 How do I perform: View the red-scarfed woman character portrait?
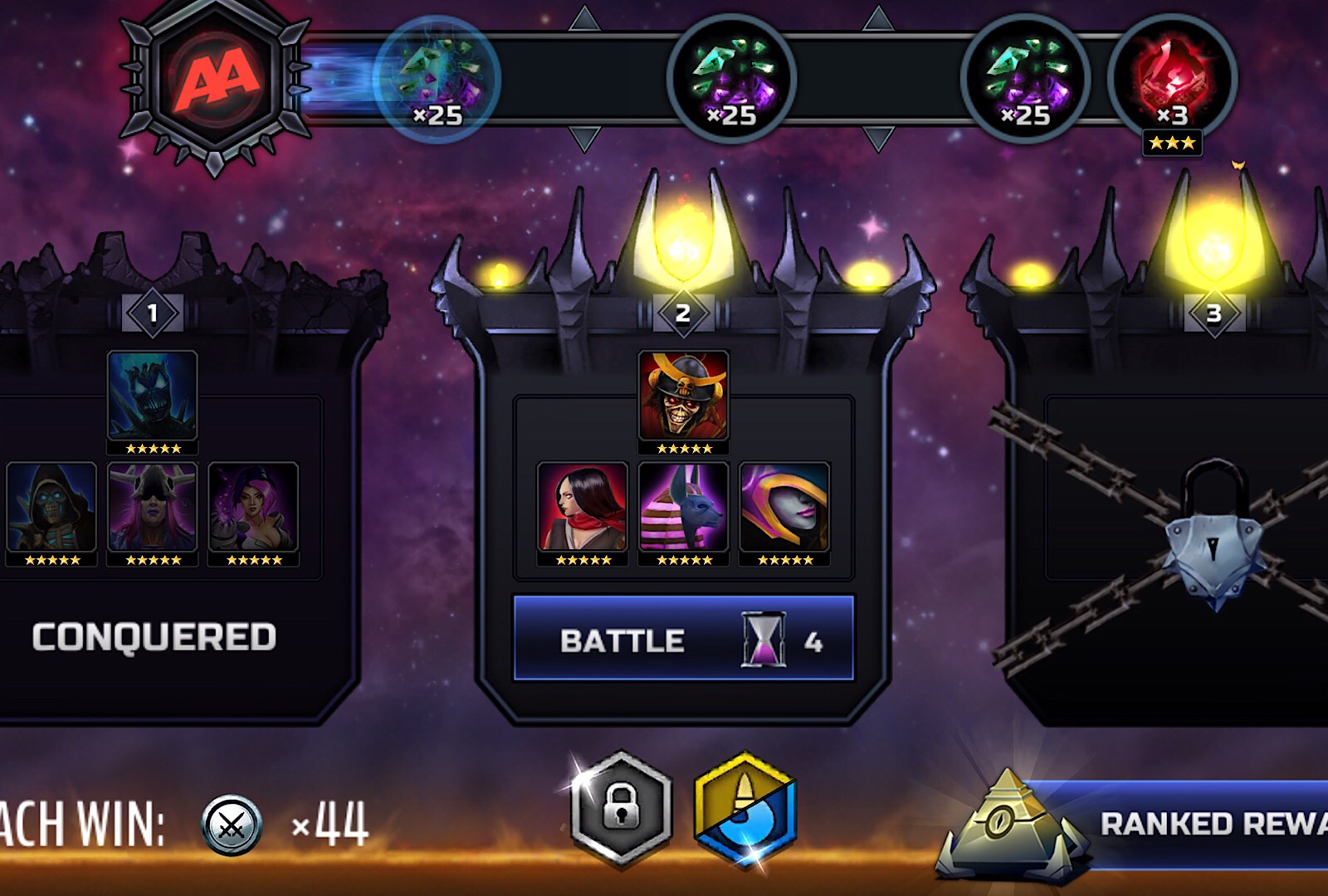pyautogui.click(x=583, y=507)
